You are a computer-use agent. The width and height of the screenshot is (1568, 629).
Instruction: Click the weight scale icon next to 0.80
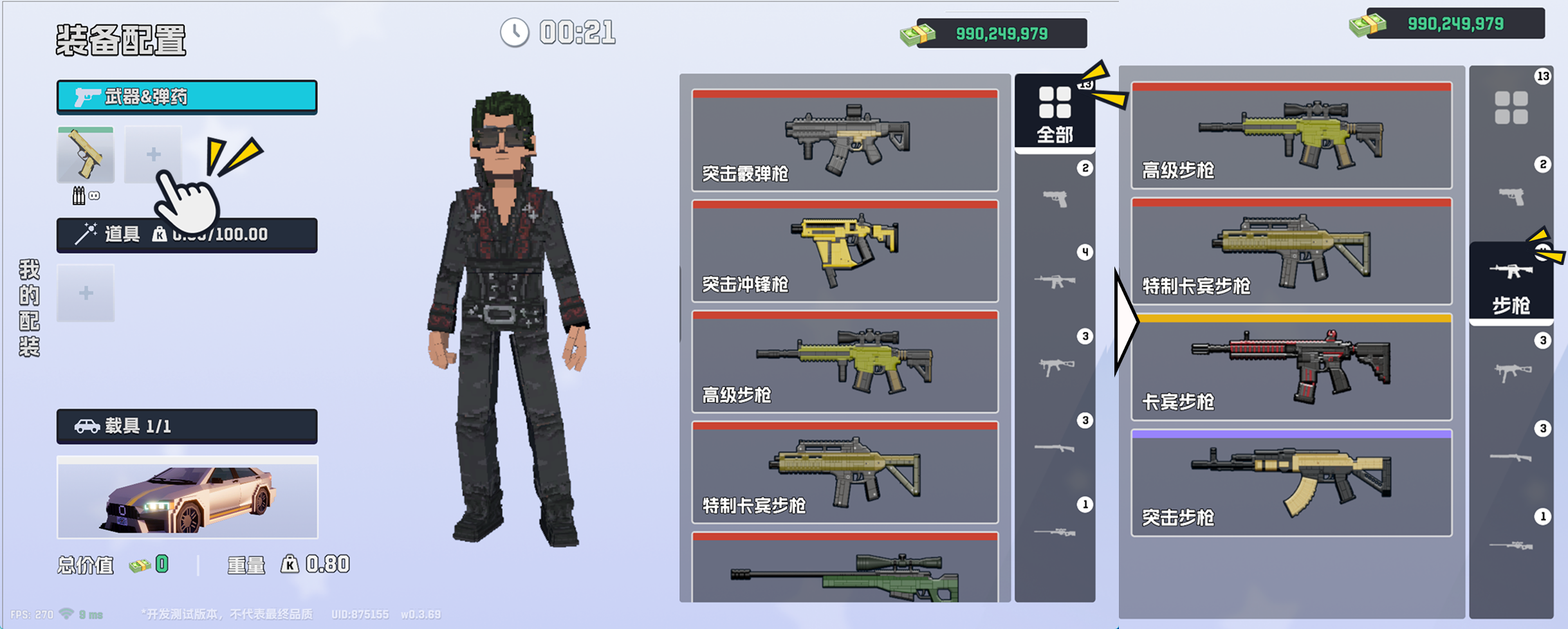click(x=290, y=564)
